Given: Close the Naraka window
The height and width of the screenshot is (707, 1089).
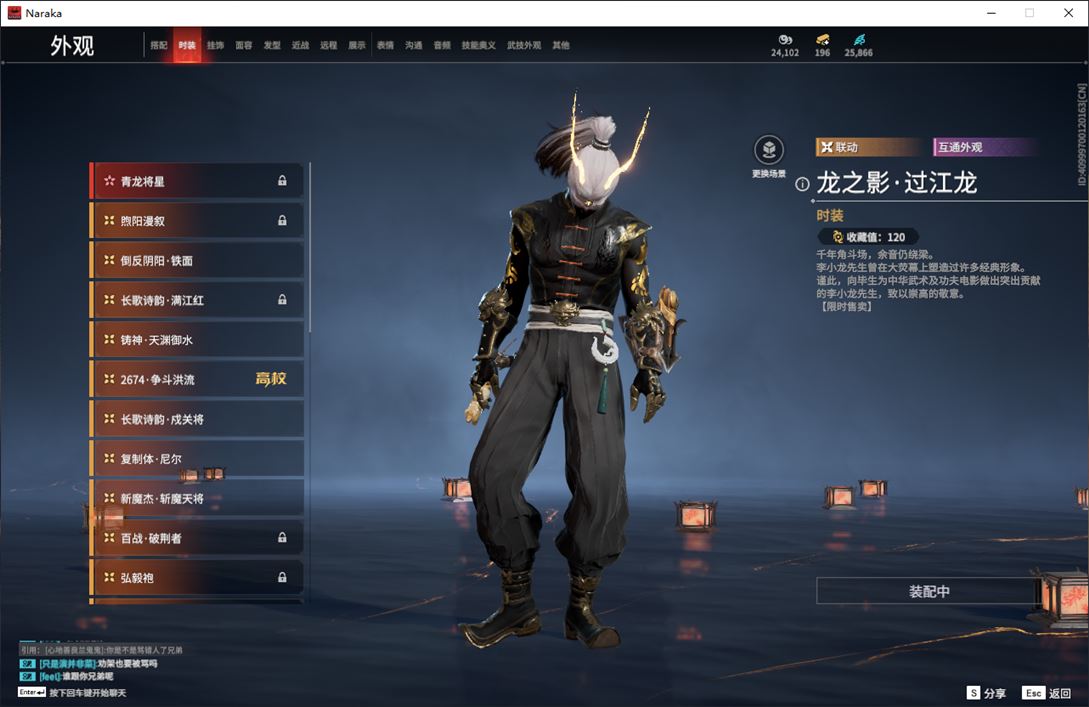Looking at the screenshot, I should pyautogui.click(x=1068, y=13).
